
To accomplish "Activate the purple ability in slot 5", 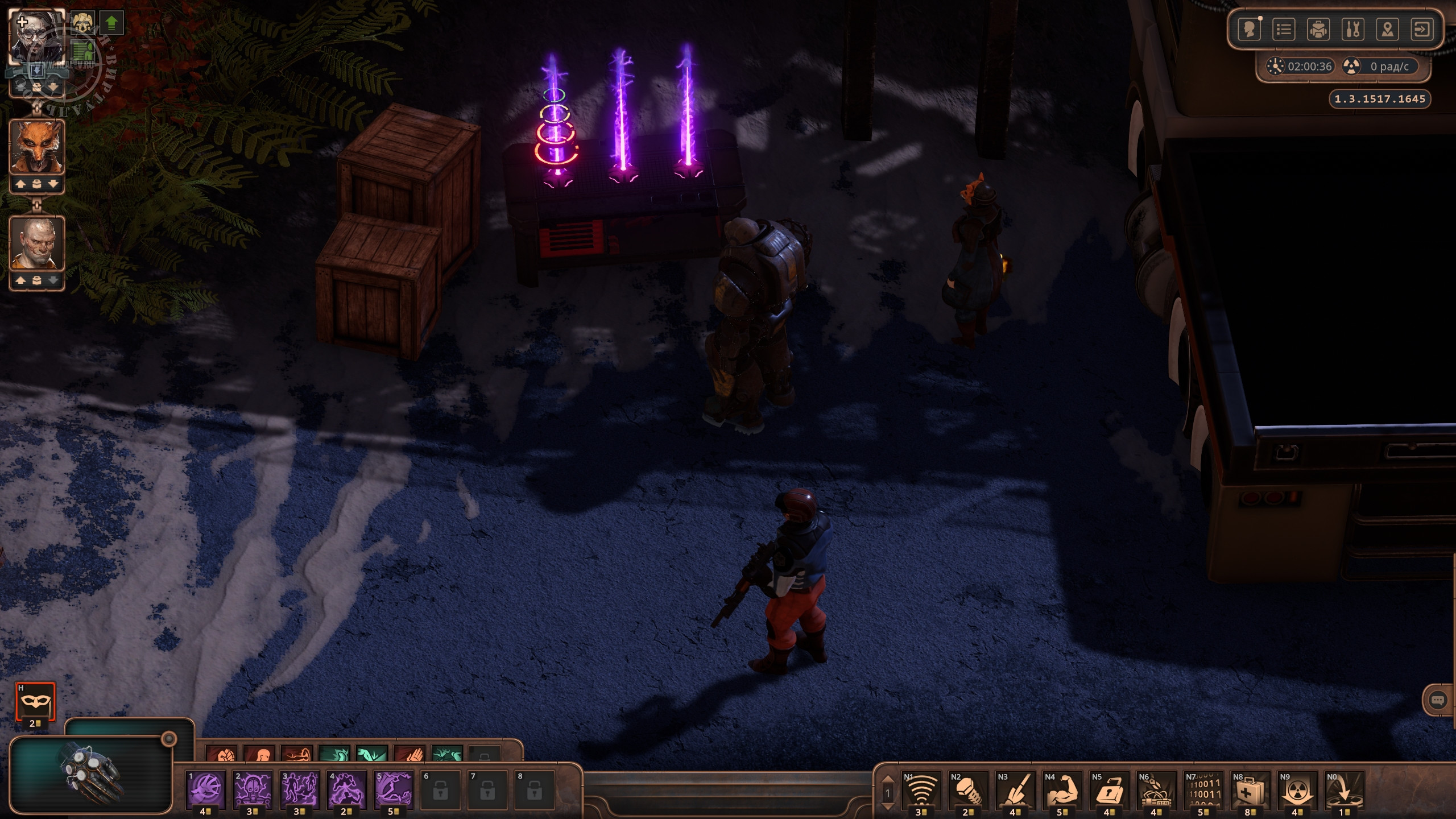I will 394,790.
